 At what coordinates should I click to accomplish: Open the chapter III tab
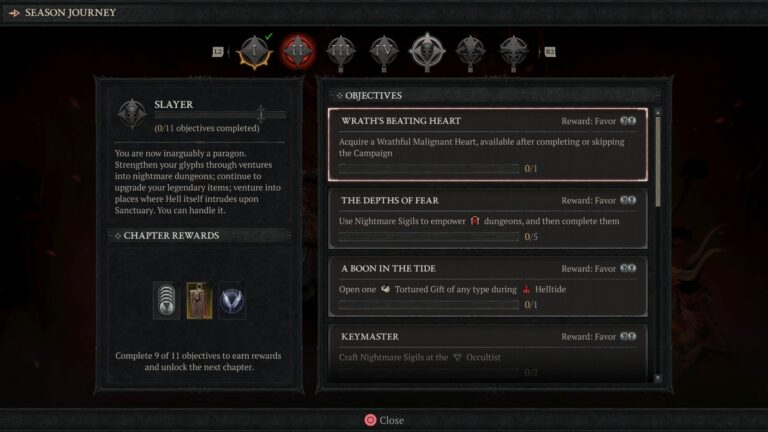coord(341,50)
